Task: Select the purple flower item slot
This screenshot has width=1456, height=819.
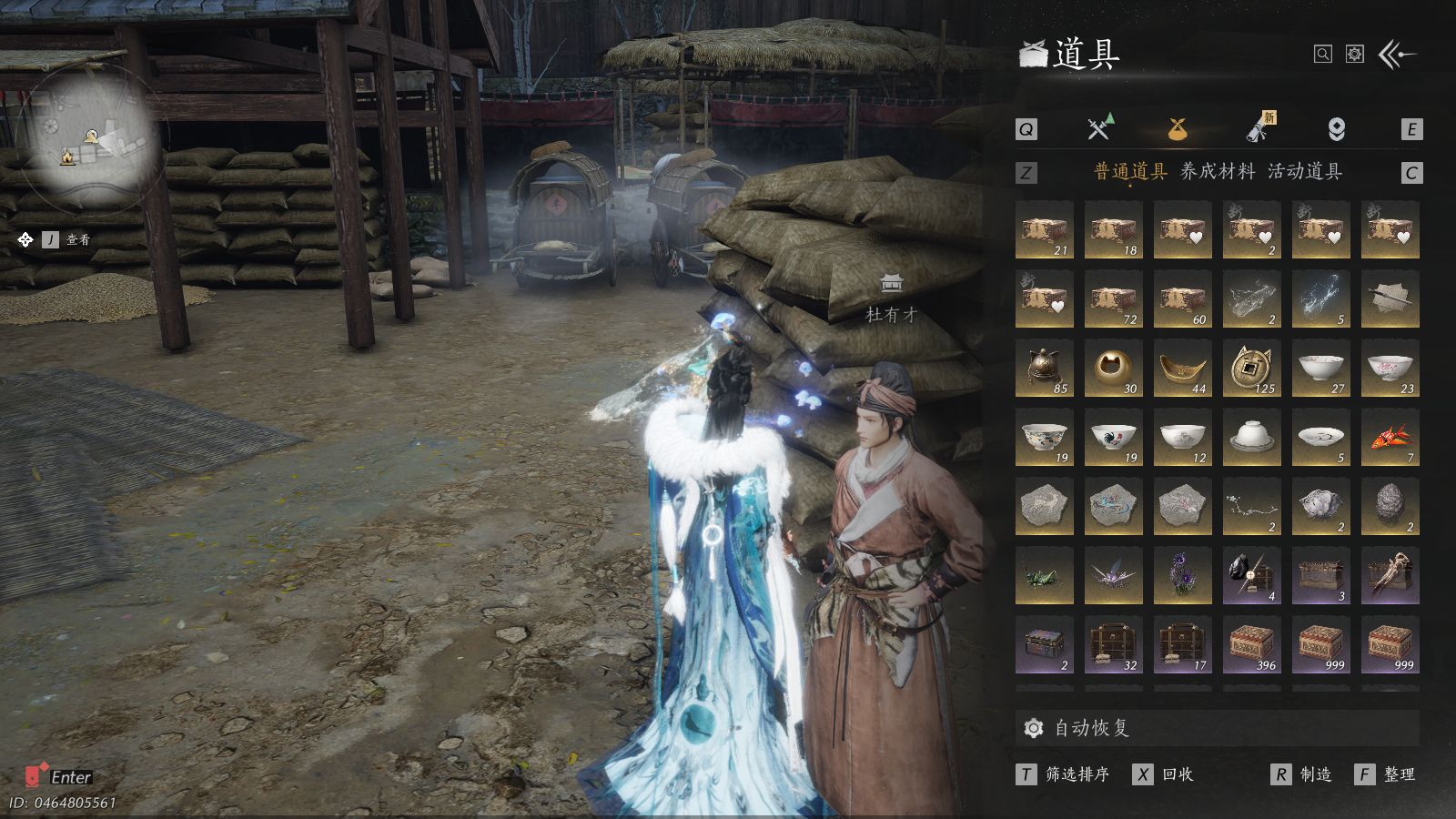Action: [1182, 576]
